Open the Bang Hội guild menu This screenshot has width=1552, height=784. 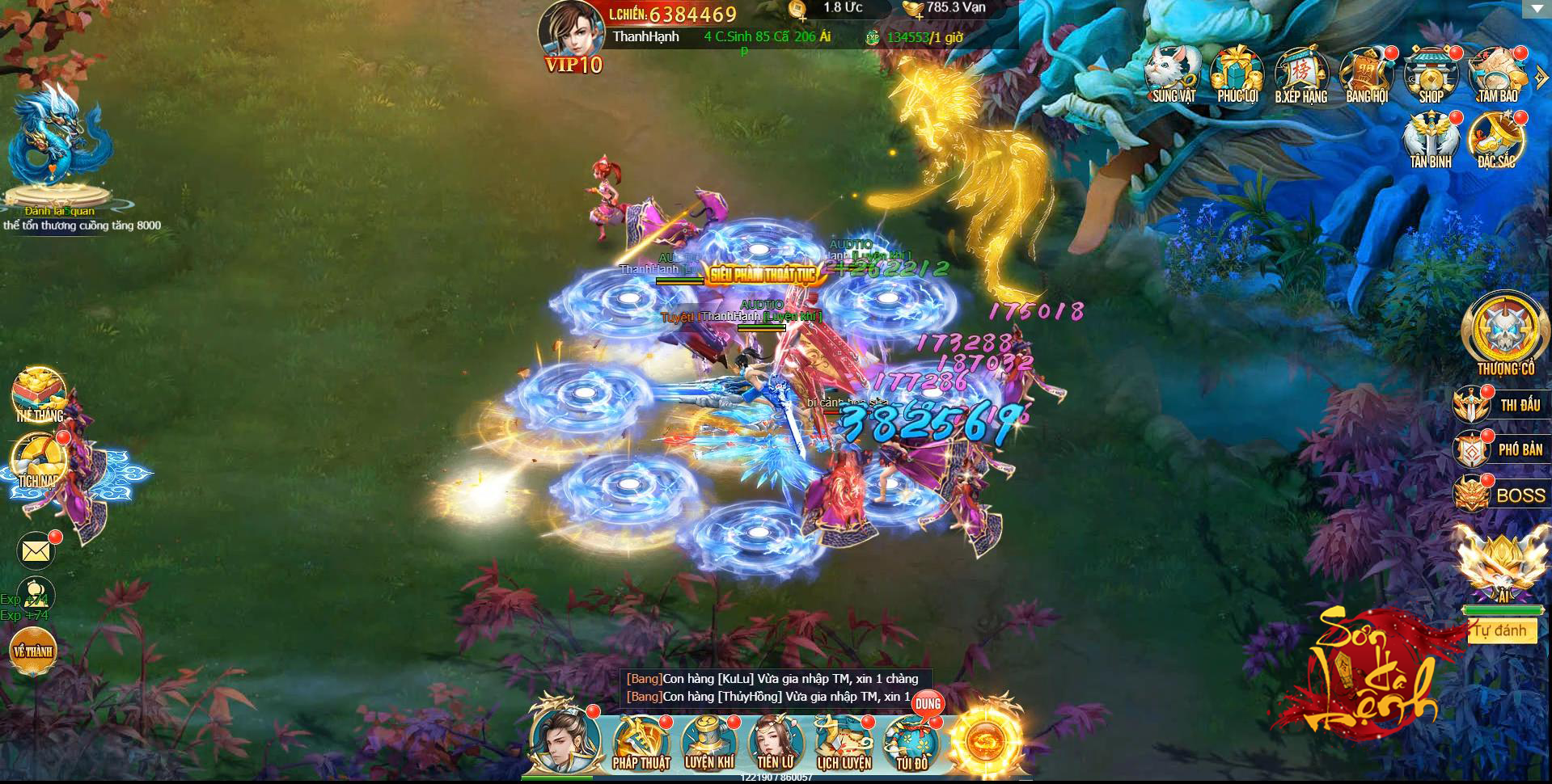point(1366,74)
